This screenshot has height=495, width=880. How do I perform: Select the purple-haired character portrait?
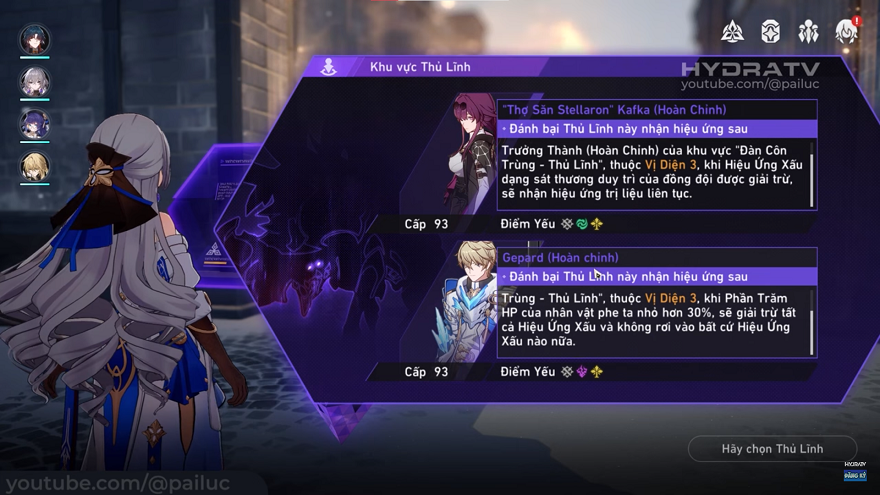pyautogui.click(x=35, y=124)
